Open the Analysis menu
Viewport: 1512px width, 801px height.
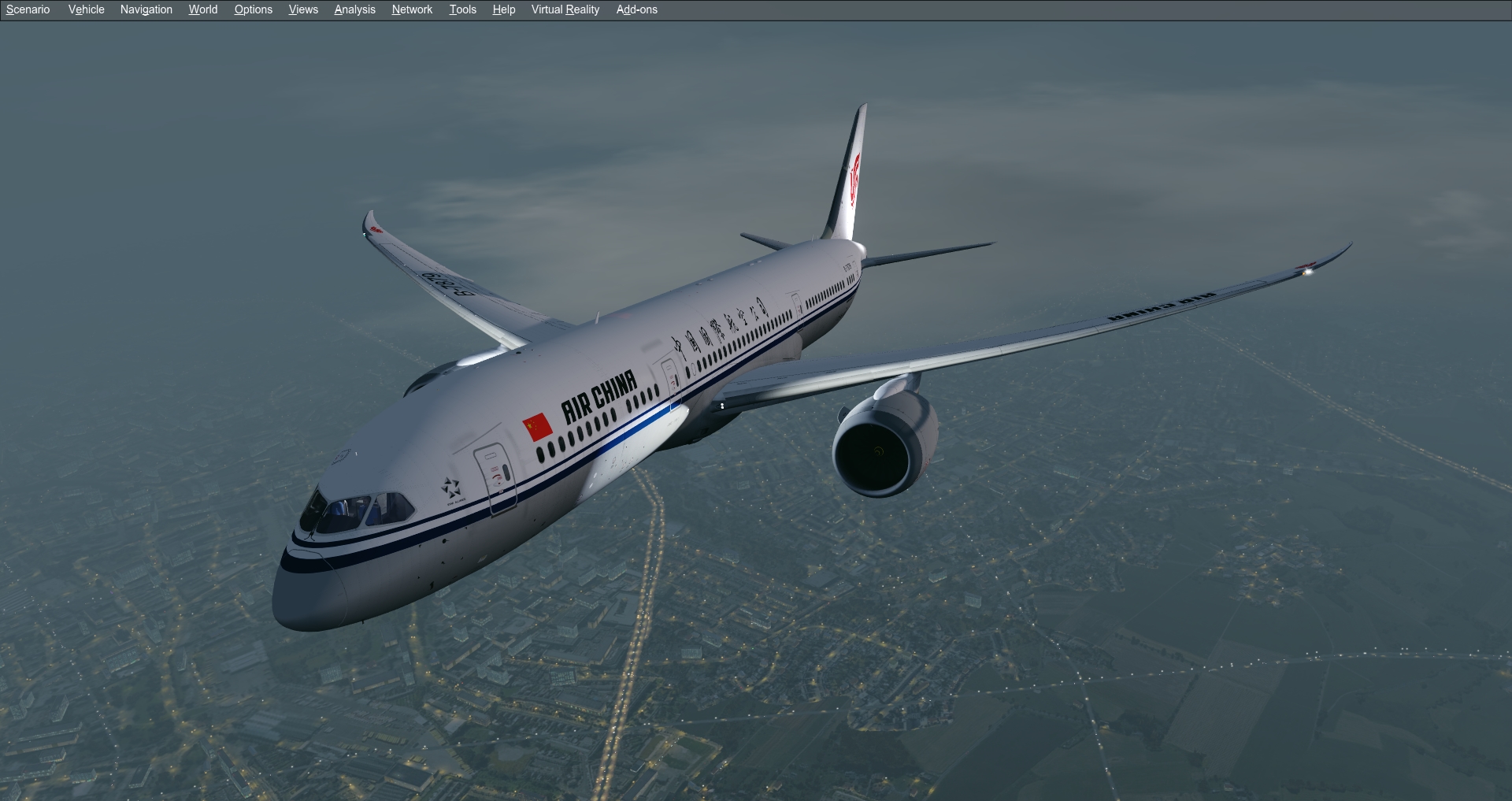(x=354, y=9)
